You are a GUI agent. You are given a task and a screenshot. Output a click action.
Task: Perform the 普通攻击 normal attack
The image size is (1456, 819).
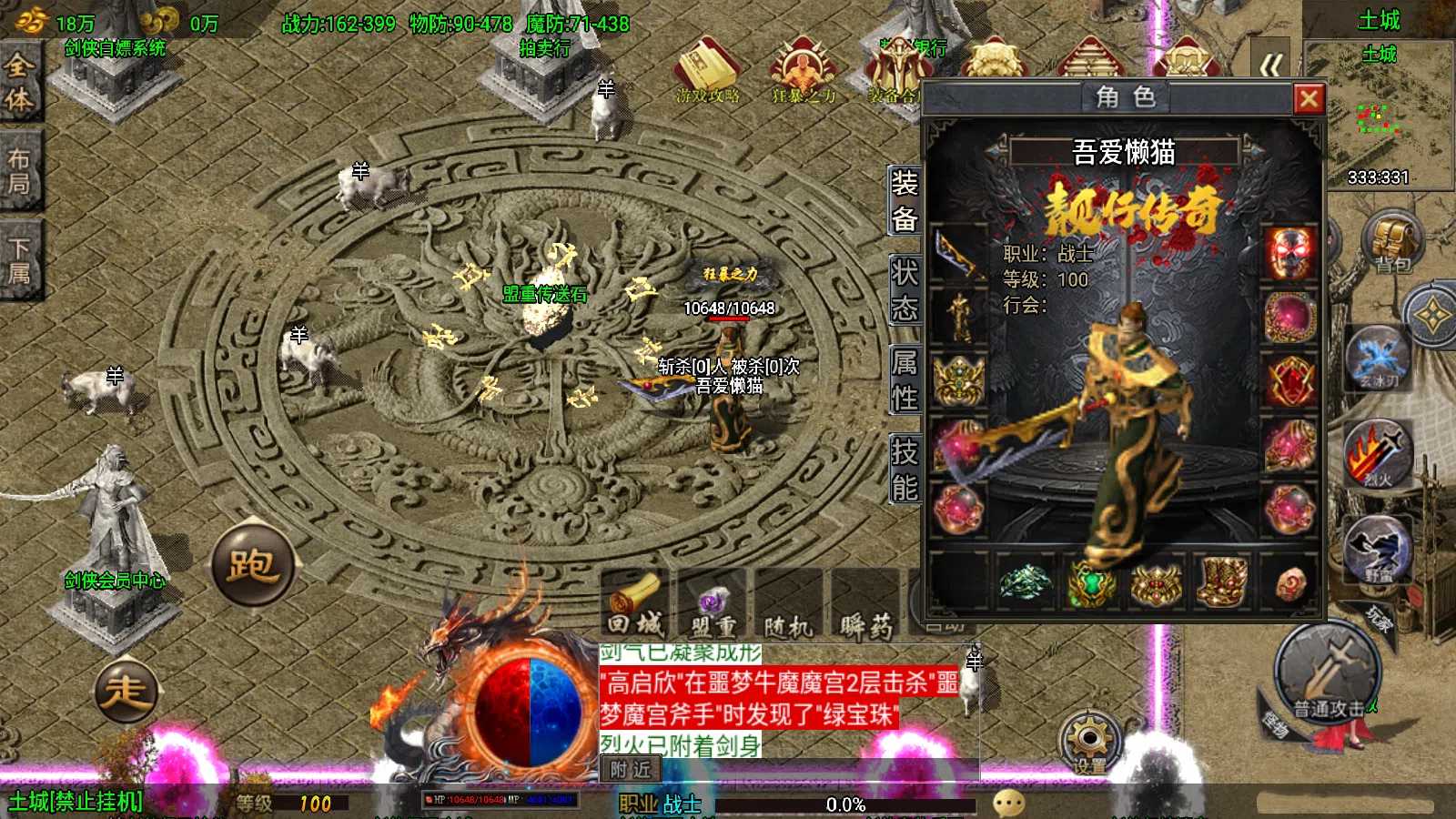pos(1330,674)
